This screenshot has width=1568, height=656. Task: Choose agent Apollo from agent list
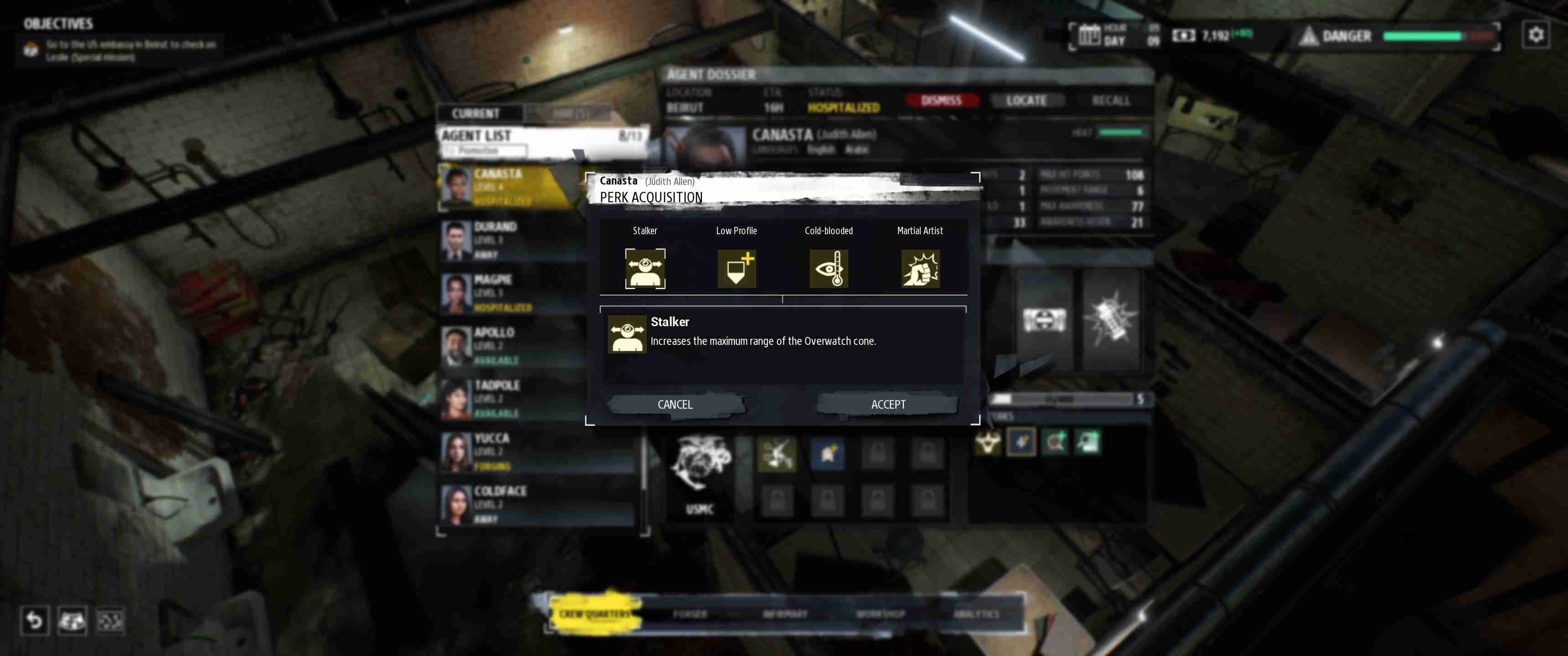pos(511,345)
